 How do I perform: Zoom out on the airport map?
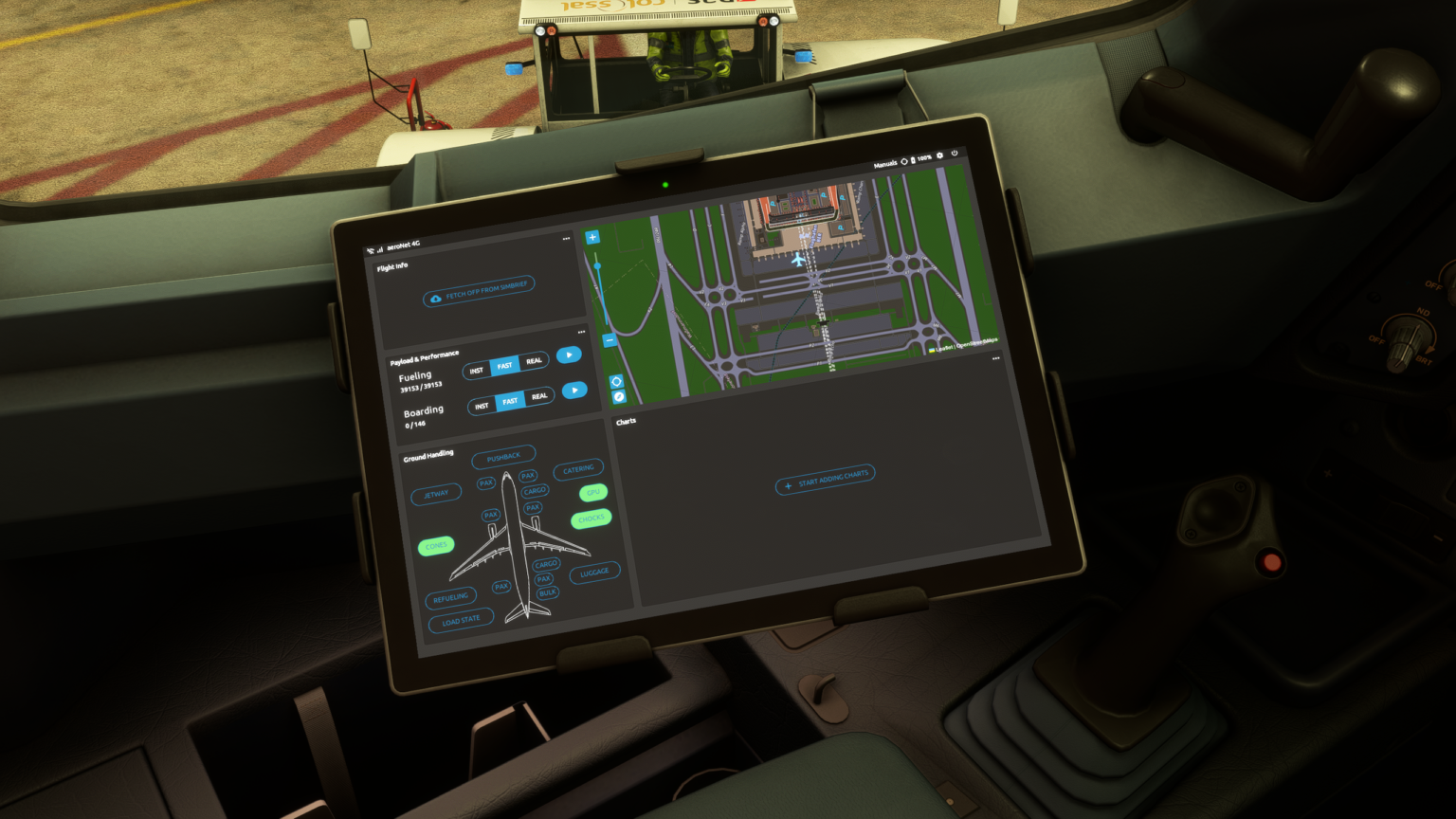coord(610,340)
